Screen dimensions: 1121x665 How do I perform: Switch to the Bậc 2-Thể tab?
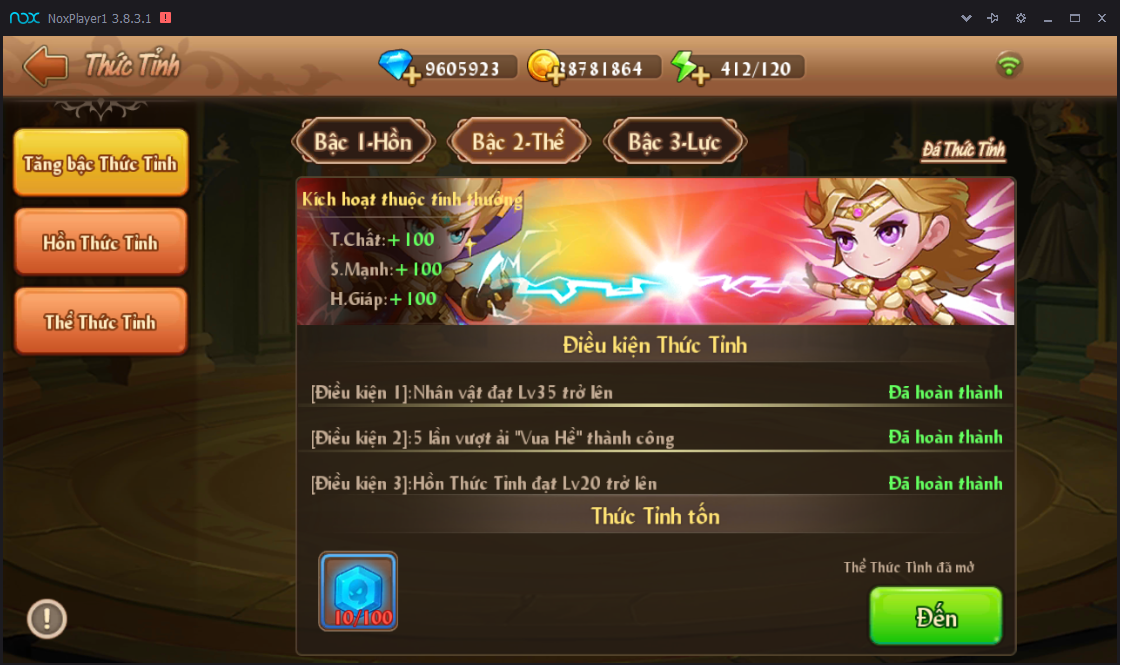point(518,142)
